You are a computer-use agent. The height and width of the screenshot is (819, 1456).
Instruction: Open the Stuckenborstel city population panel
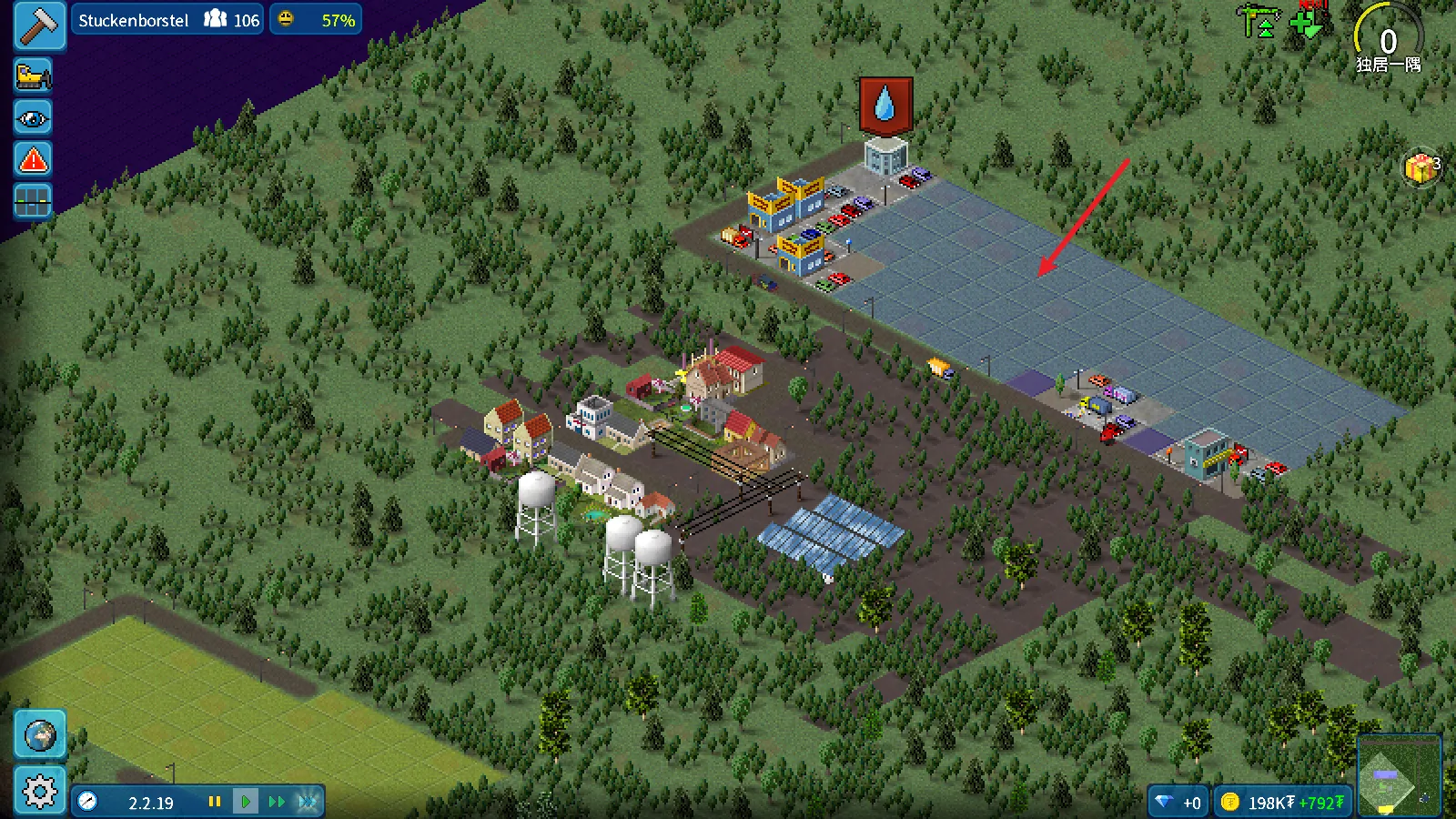pyautogui.click(x=168, y=20)
